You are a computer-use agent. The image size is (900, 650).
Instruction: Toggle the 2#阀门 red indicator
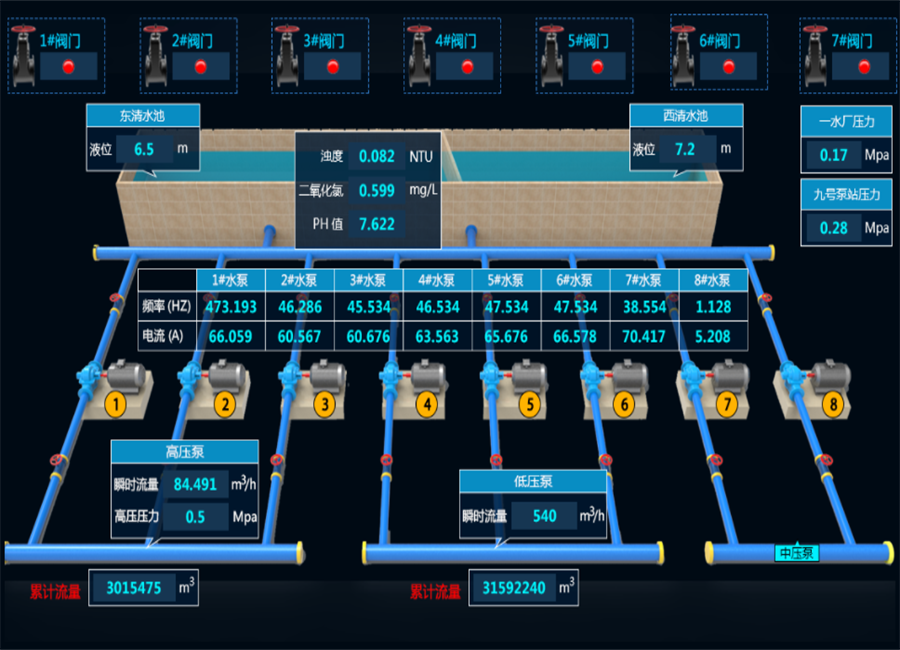click(x=200, y=67)
